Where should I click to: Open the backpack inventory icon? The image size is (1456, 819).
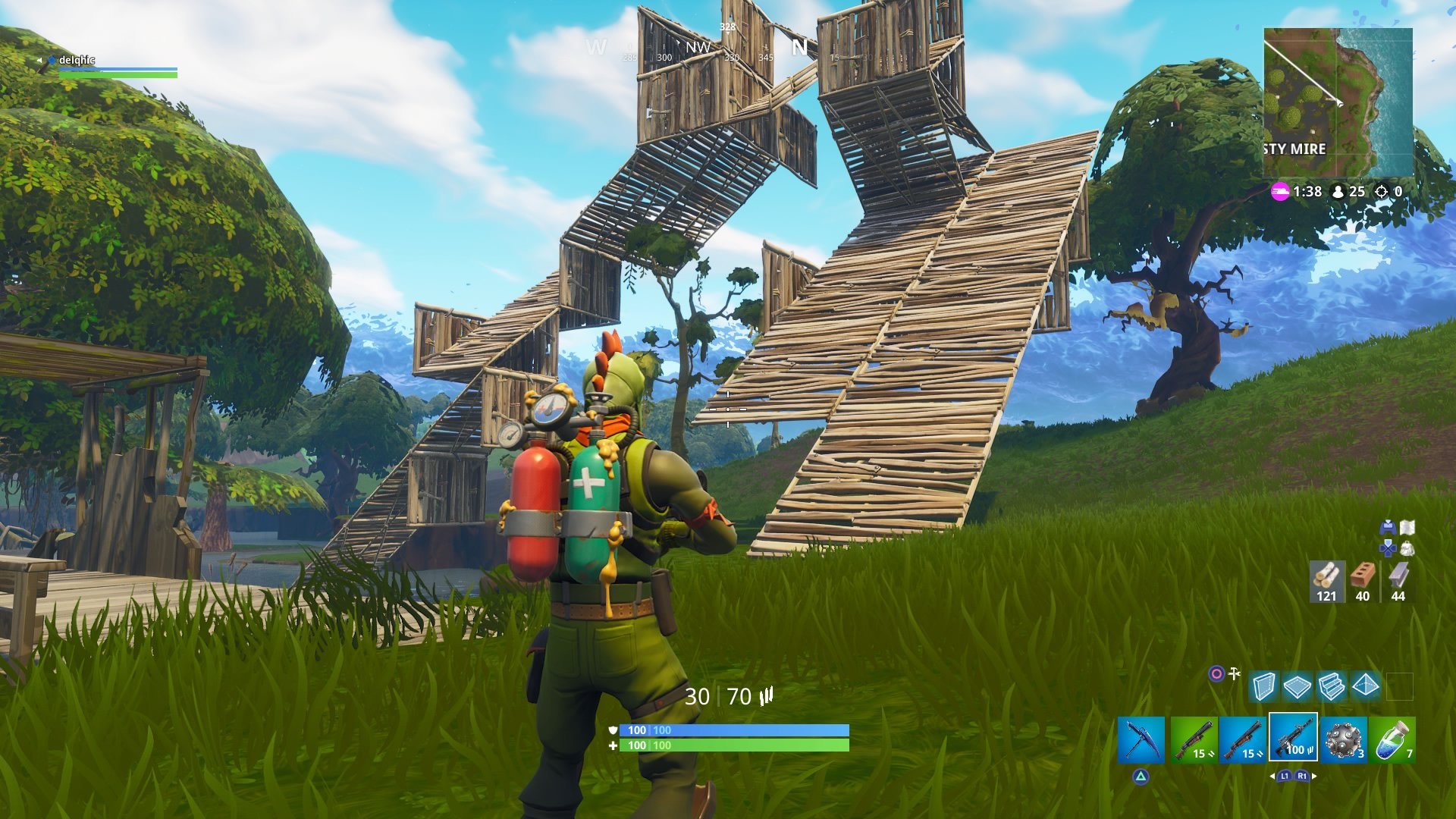[1407, 550]
